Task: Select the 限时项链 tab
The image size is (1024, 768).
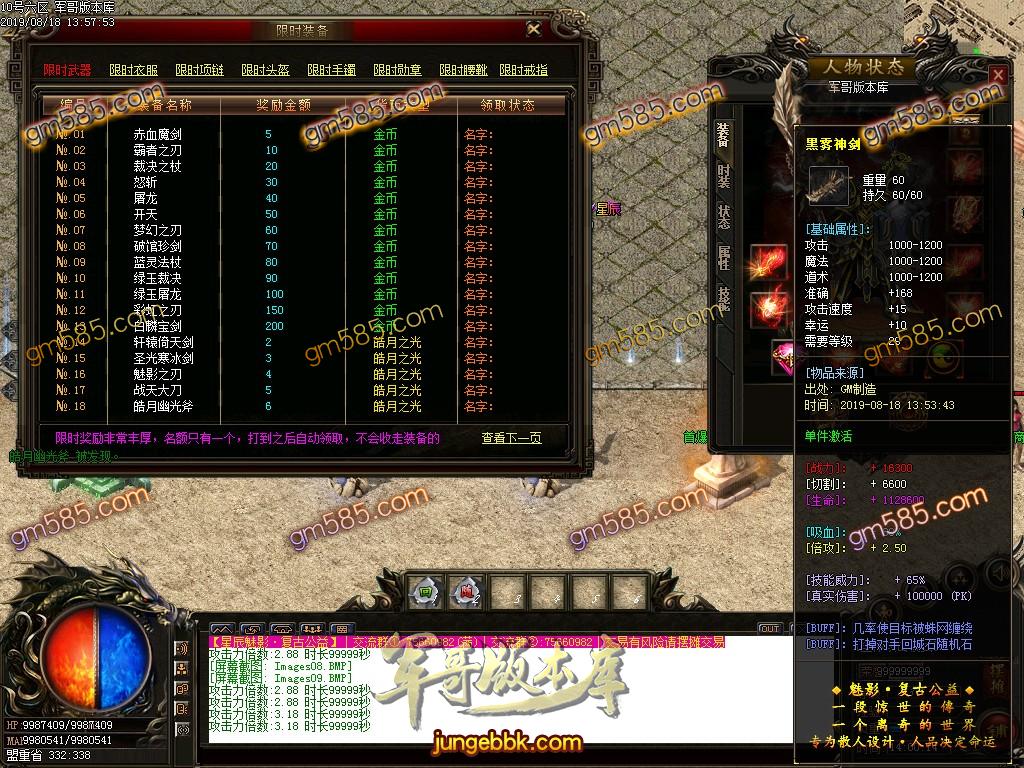Action: [199, 70]
